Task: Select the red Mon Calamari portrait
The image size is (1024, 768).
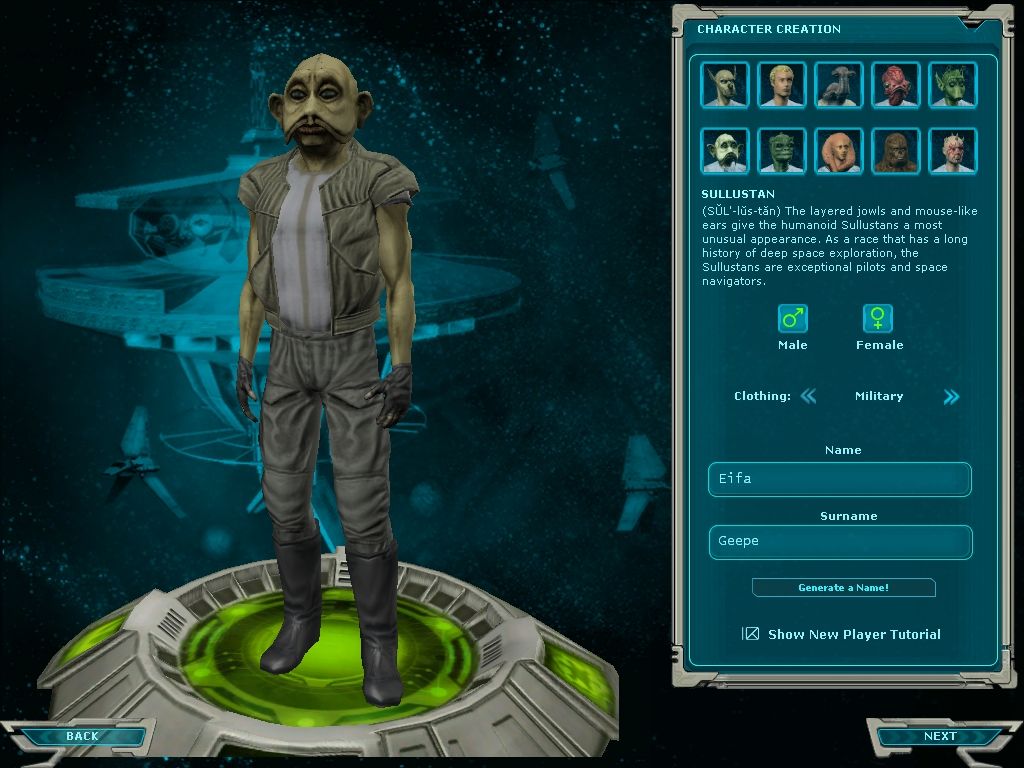Action: (896, 85)
